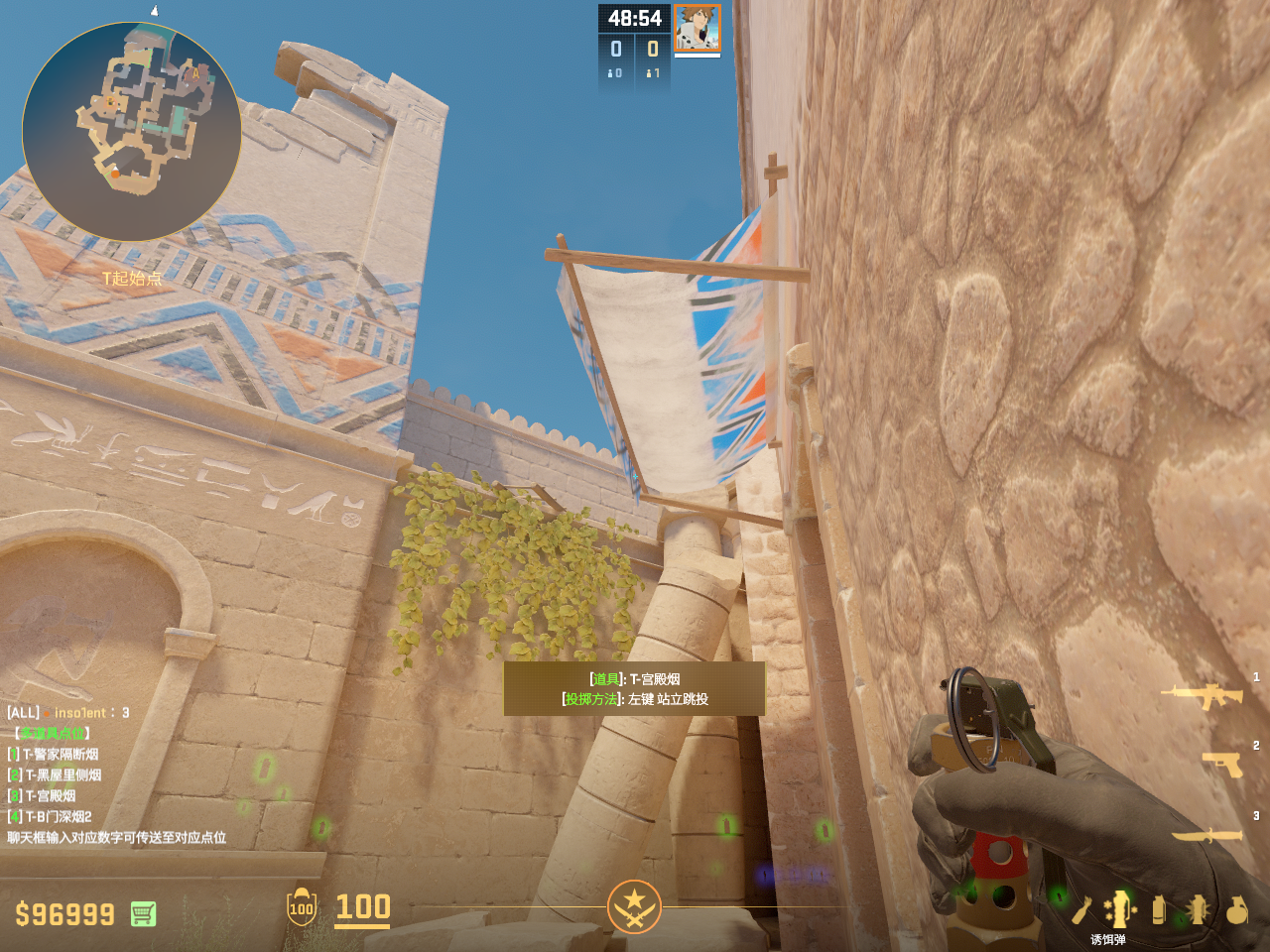Choose the highlighted decoy grenade (诱饵弹) icon

pos(1119,909)
